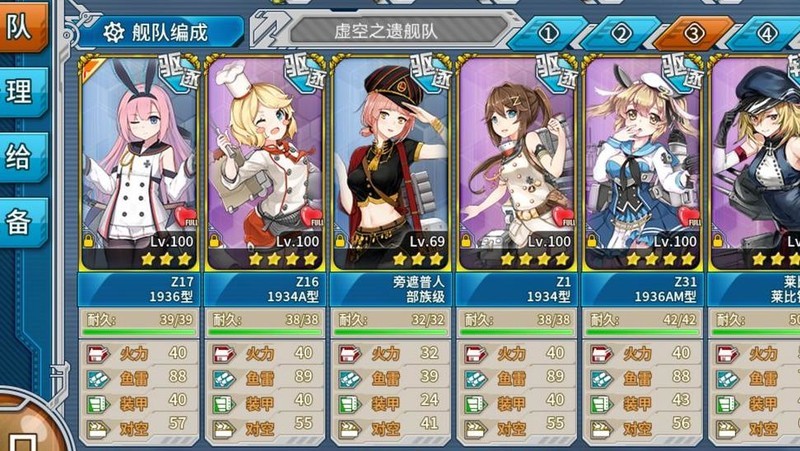This screenshot has height=451, width=800.
Task: Switch to fleet tab 1
Action: tap(548, 33)
